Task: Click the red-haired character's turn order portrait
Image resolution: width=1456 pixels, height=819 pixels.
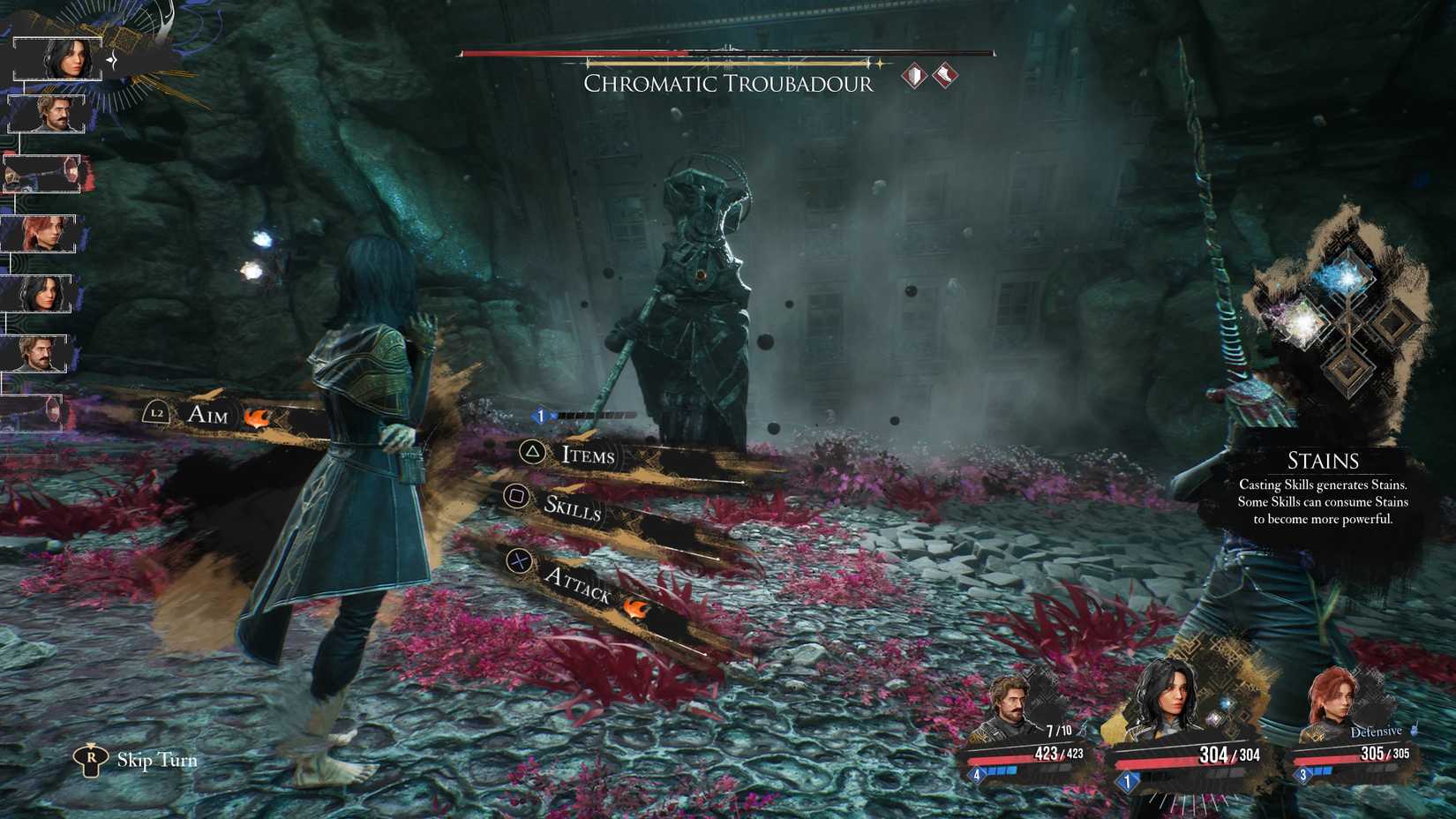Action: coord(46,234)
